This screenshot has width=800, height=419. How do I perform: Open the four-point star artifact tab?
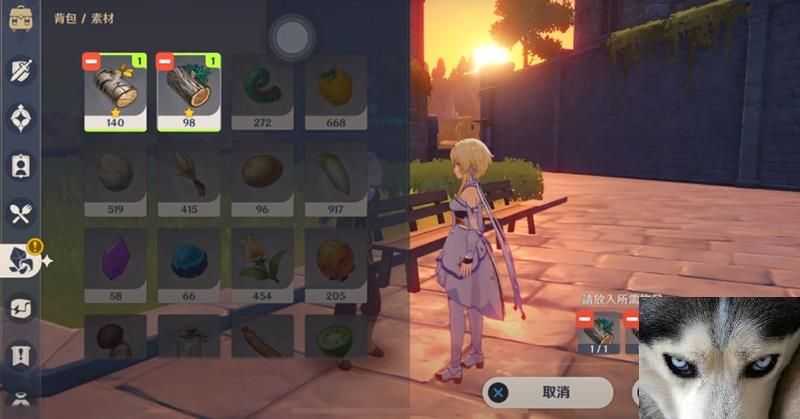click(21, 118)
